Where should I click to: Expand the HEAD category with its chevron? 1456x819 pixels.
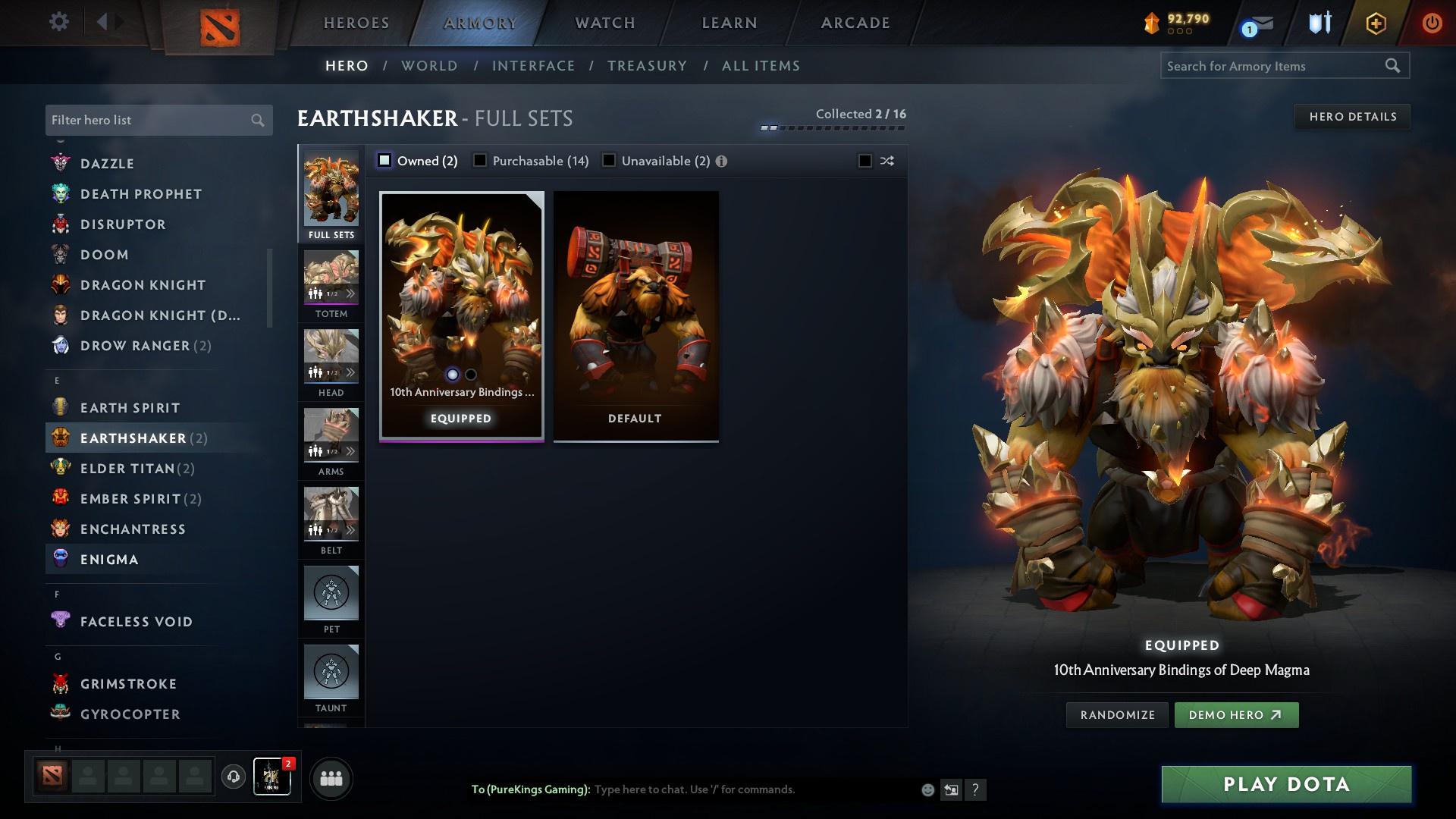pos(350,372)
